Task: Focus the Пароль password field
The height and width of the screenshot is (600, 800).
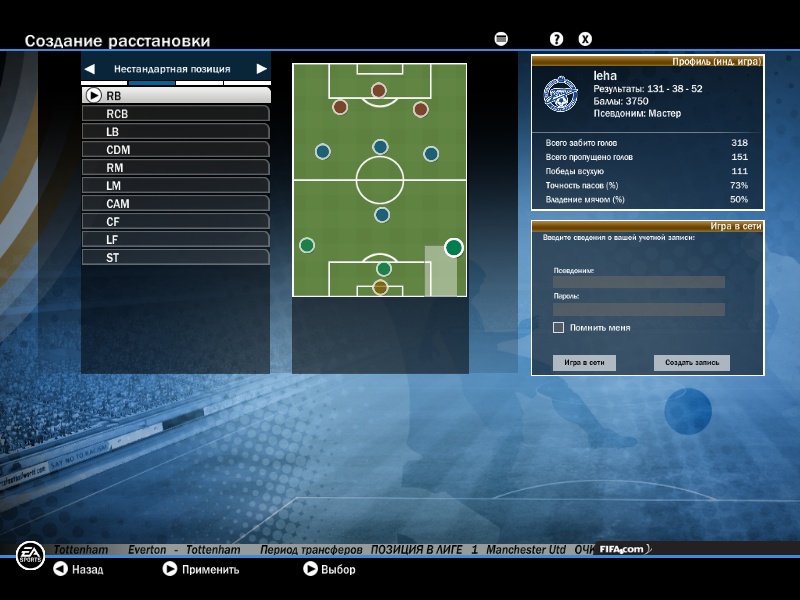Action: coord(638,309)
